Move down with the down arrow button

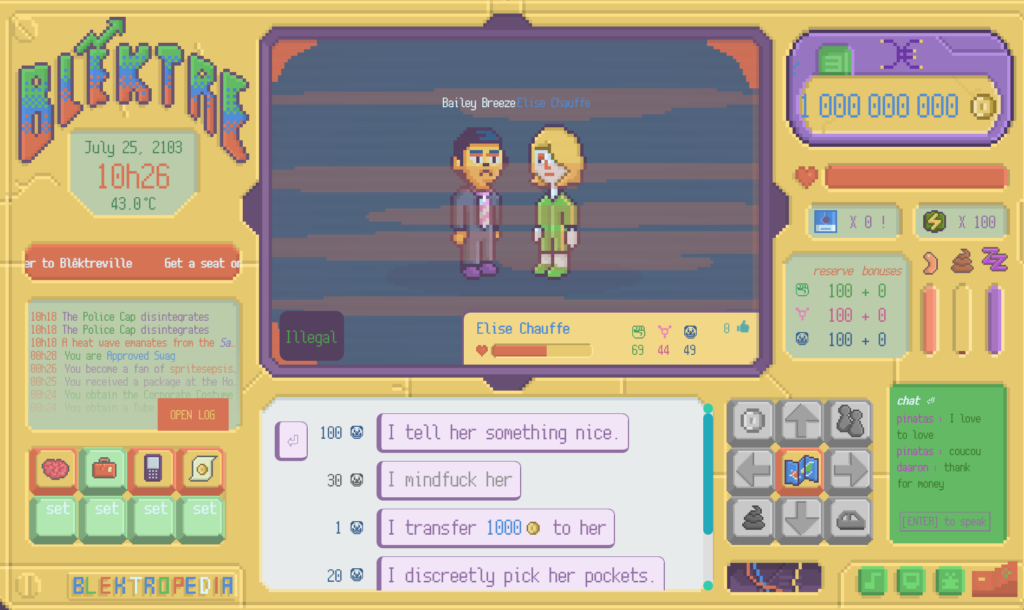(x=800, y=519)
